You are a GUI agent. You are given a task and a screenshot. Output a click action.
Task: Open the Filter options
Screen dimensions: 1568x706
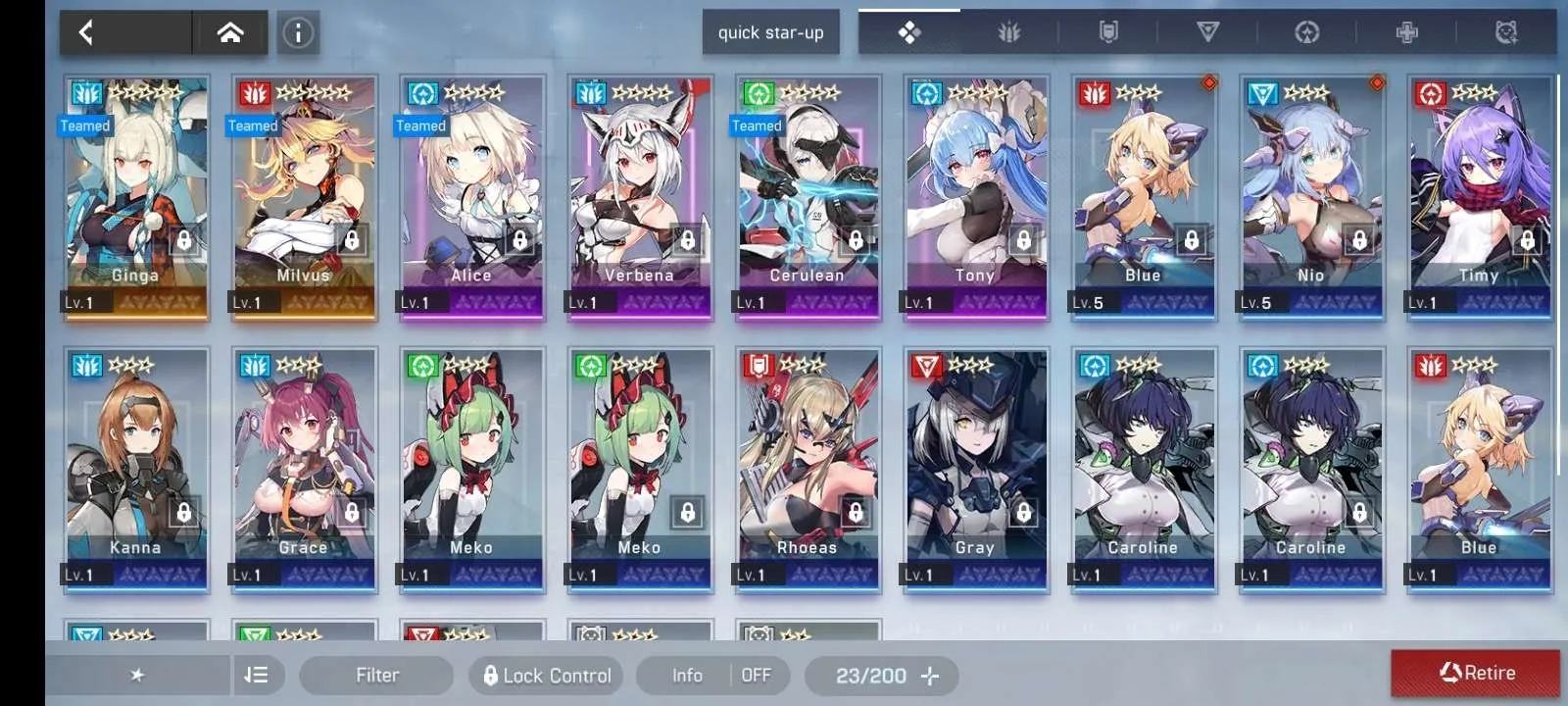tap(376, 675)
